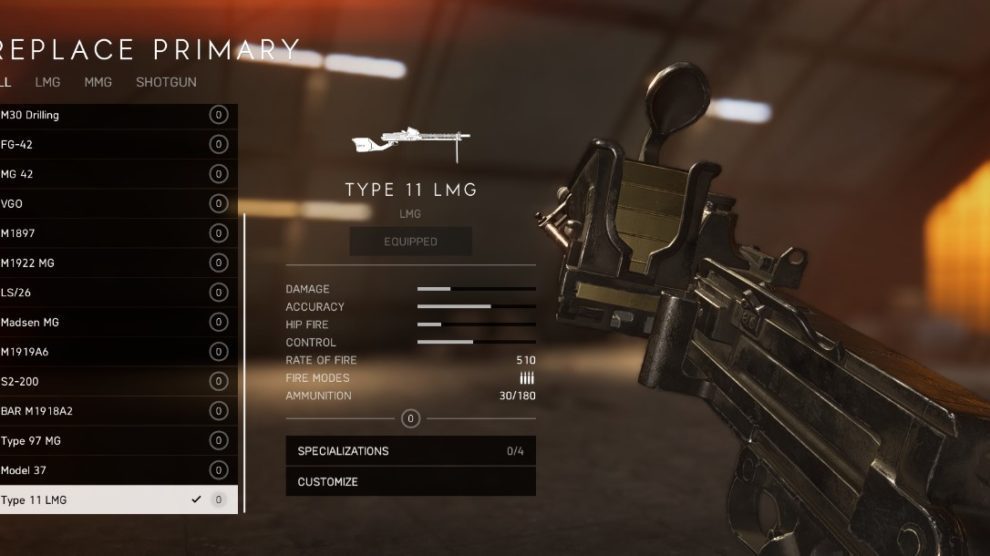Screen dimensions: 990x556
Task: Filter the list by SHOTGUN
Action: (166, 82)
